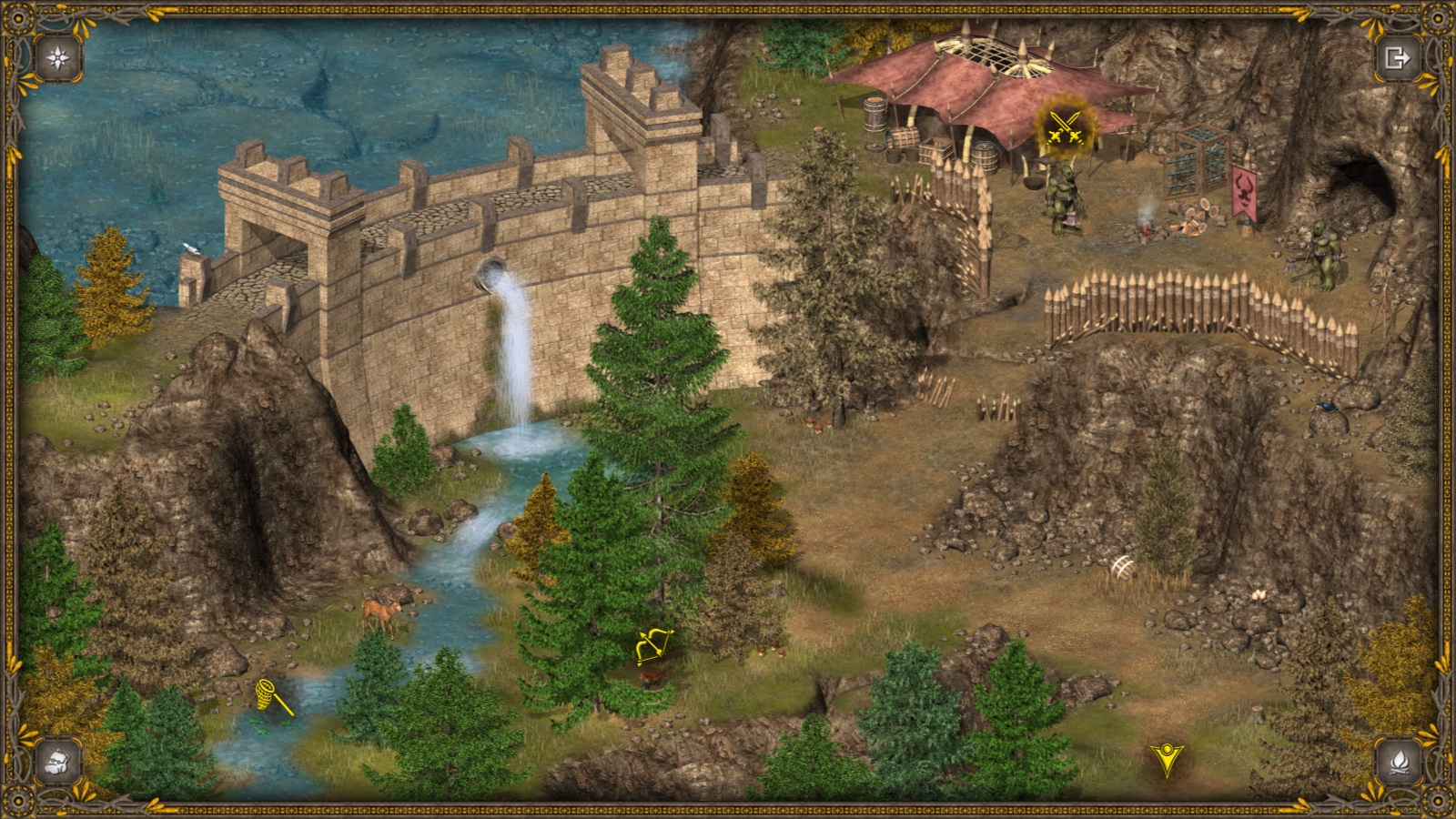1456x819 pixels.
Task: Click the fallen barrel near the cliff
Action: click(1121, 566)
